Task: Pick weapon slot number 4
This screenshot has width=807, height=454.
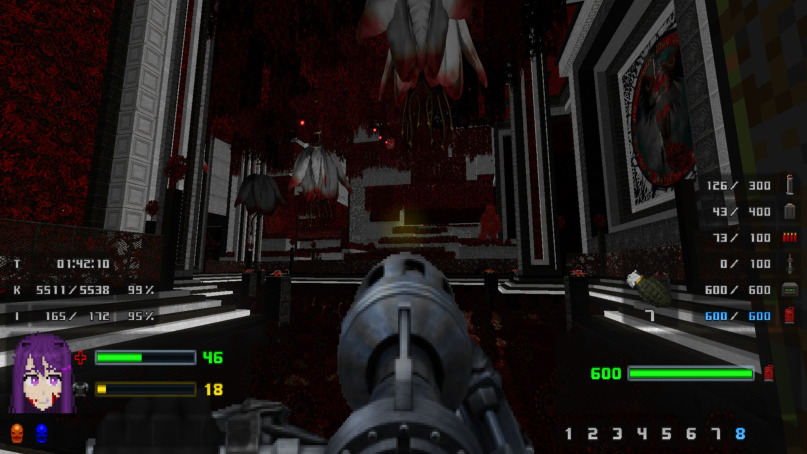Action: pyautogui.click(x=642, y=434)
